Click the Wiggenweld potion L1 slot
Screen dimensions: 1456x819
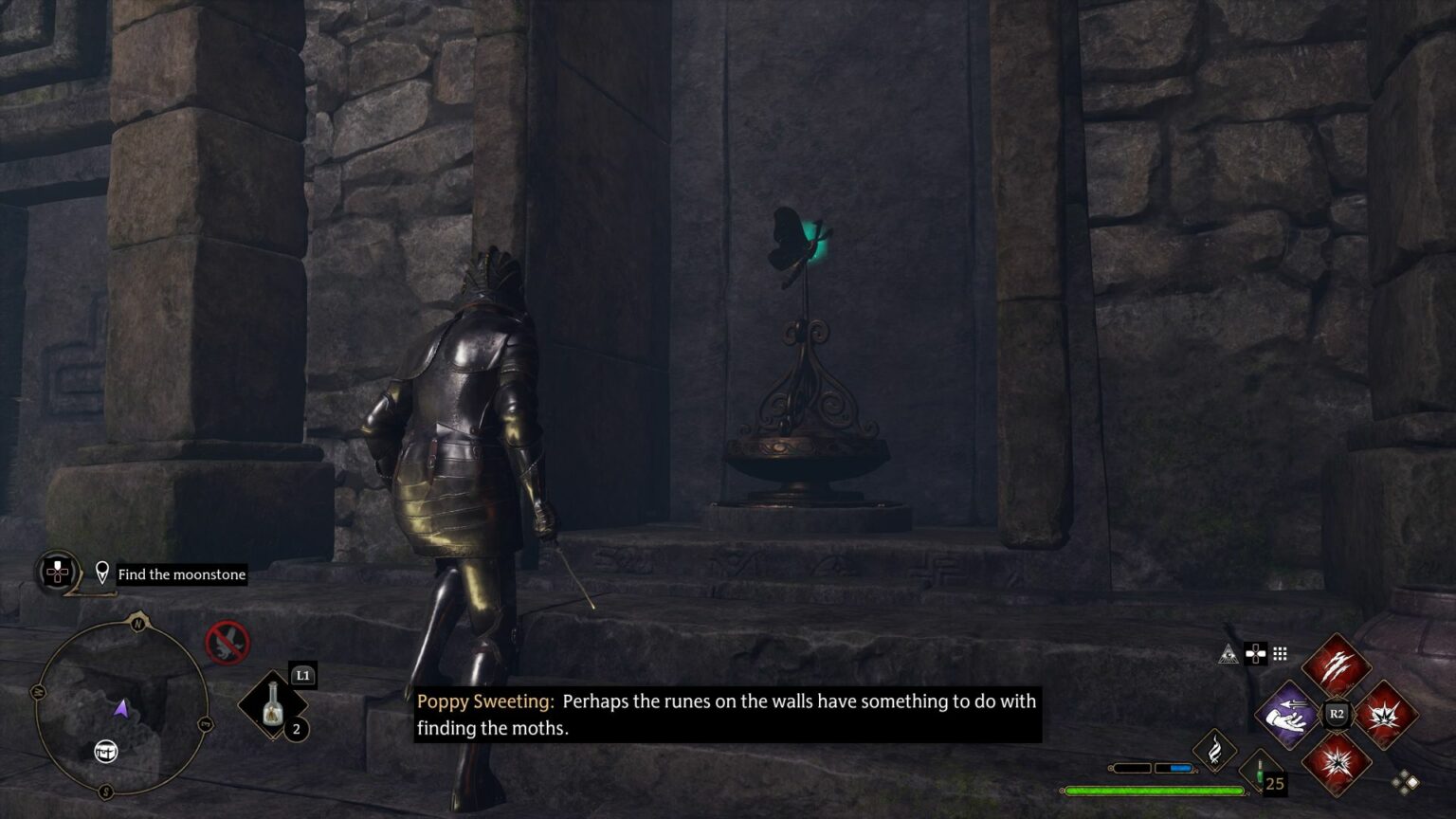pos(271,702)
